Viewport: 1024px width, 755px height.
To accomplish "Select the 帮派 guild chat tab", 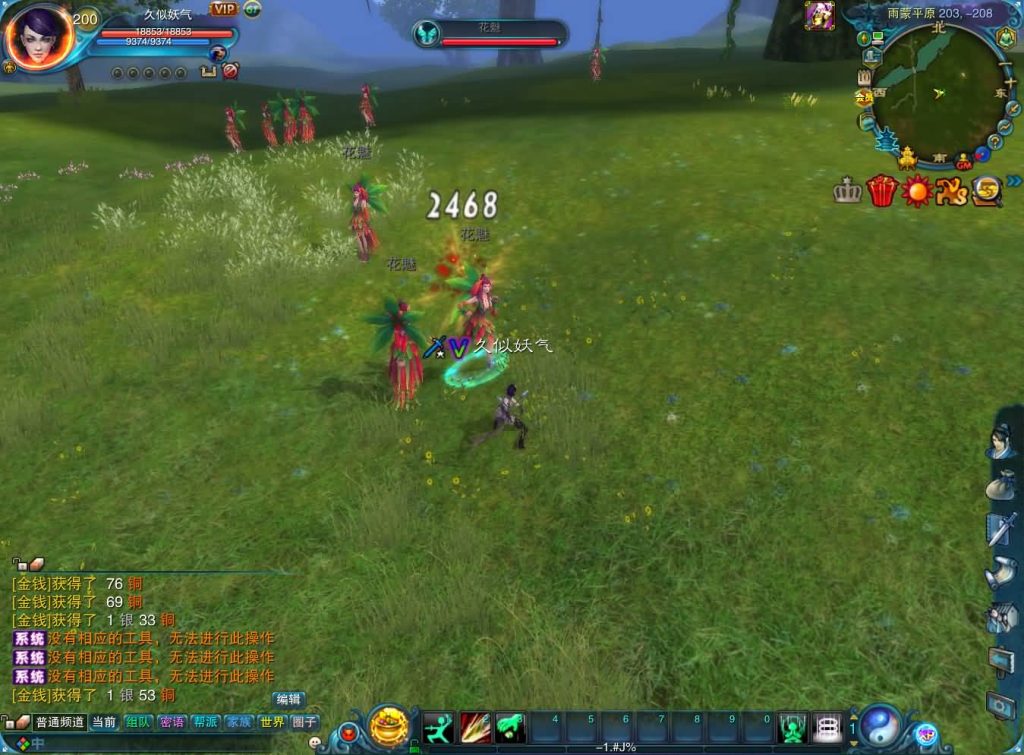I will [x=205, y=721].
